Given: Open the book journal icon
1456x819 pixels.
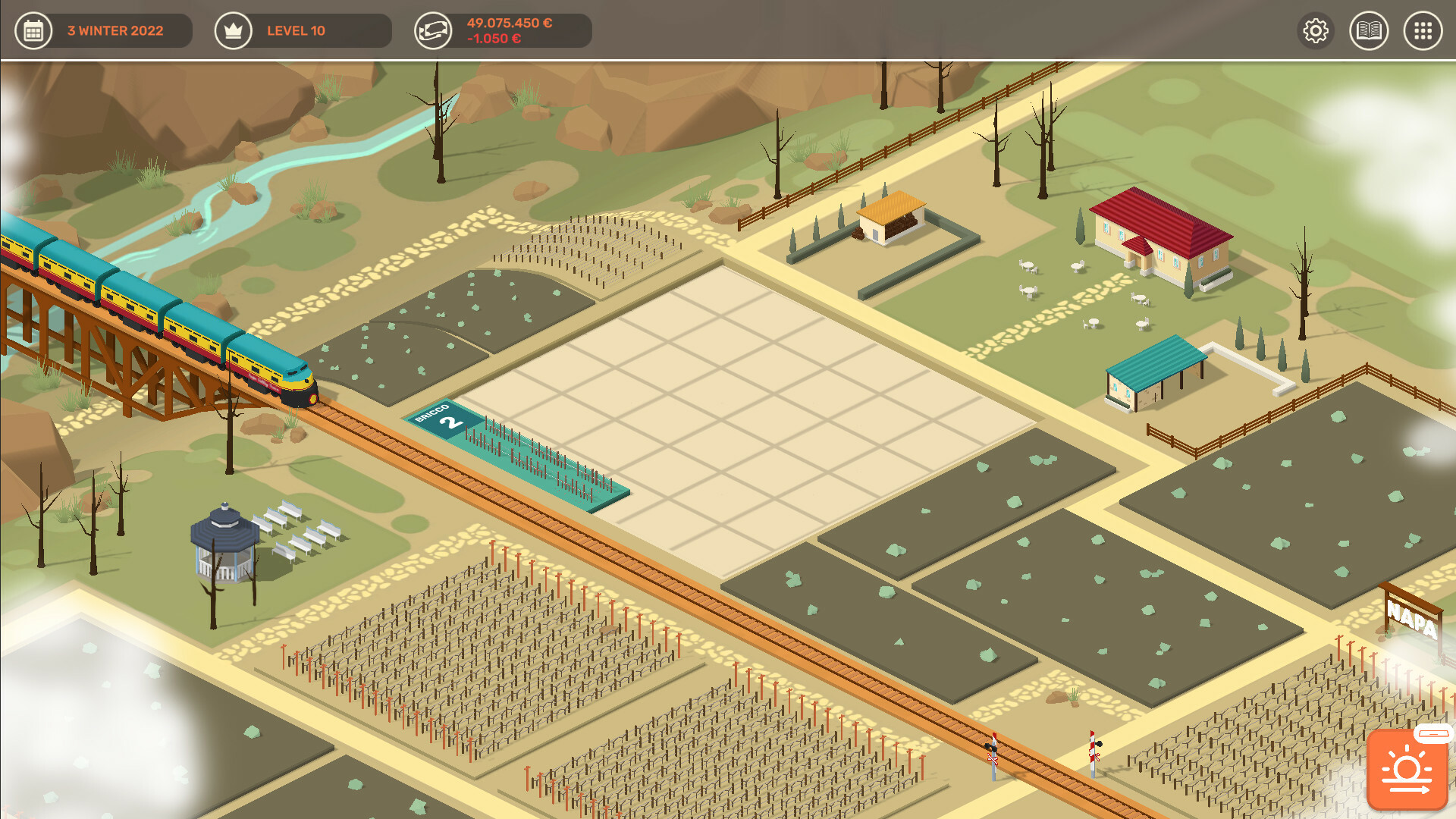Looking at the screenshot, I should pyautogui.click(x=1369, y=31).
